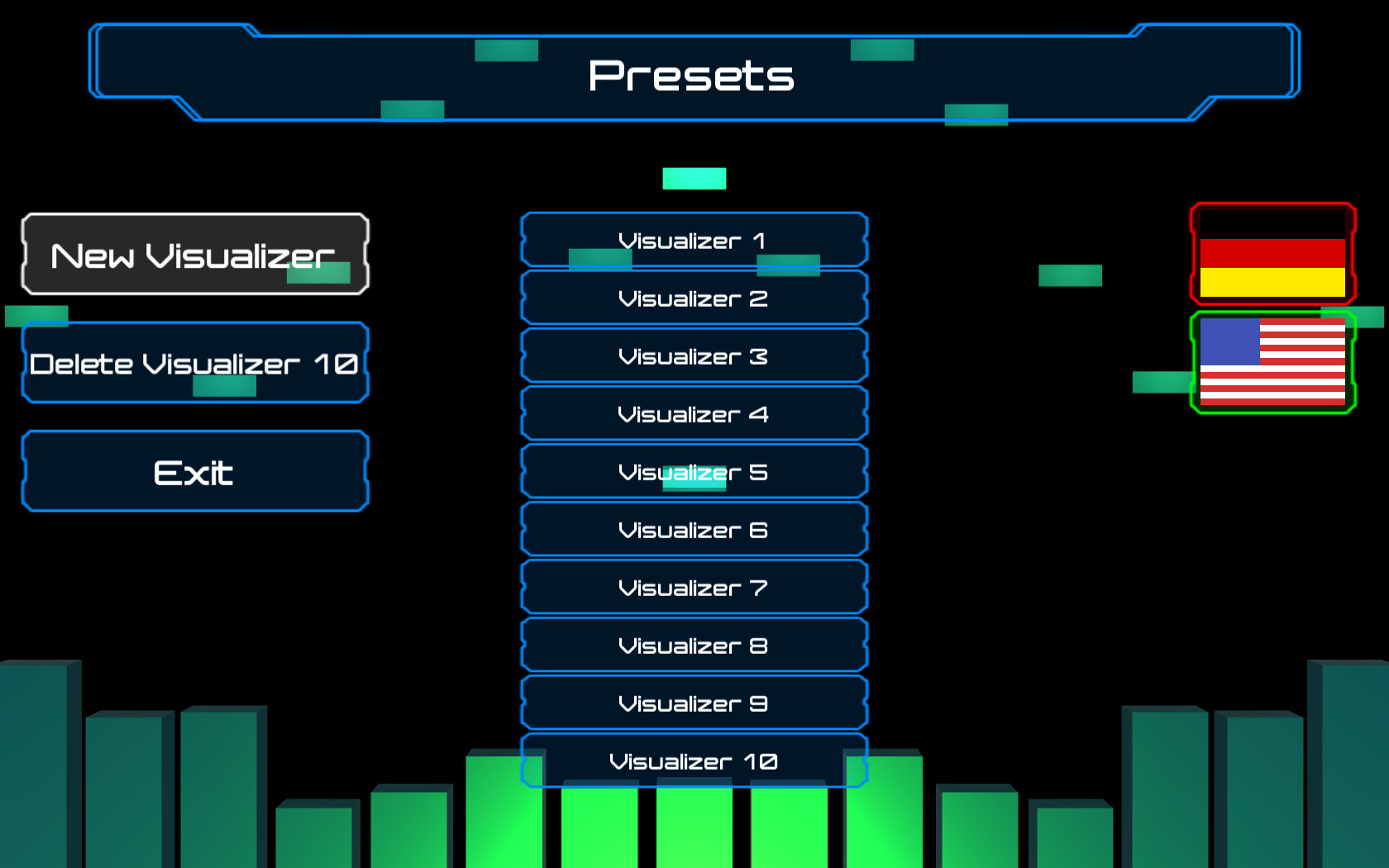Viewport: 1389px width, 868px height.
Task: Launch Visualizer 8
Action: point(694,646)
